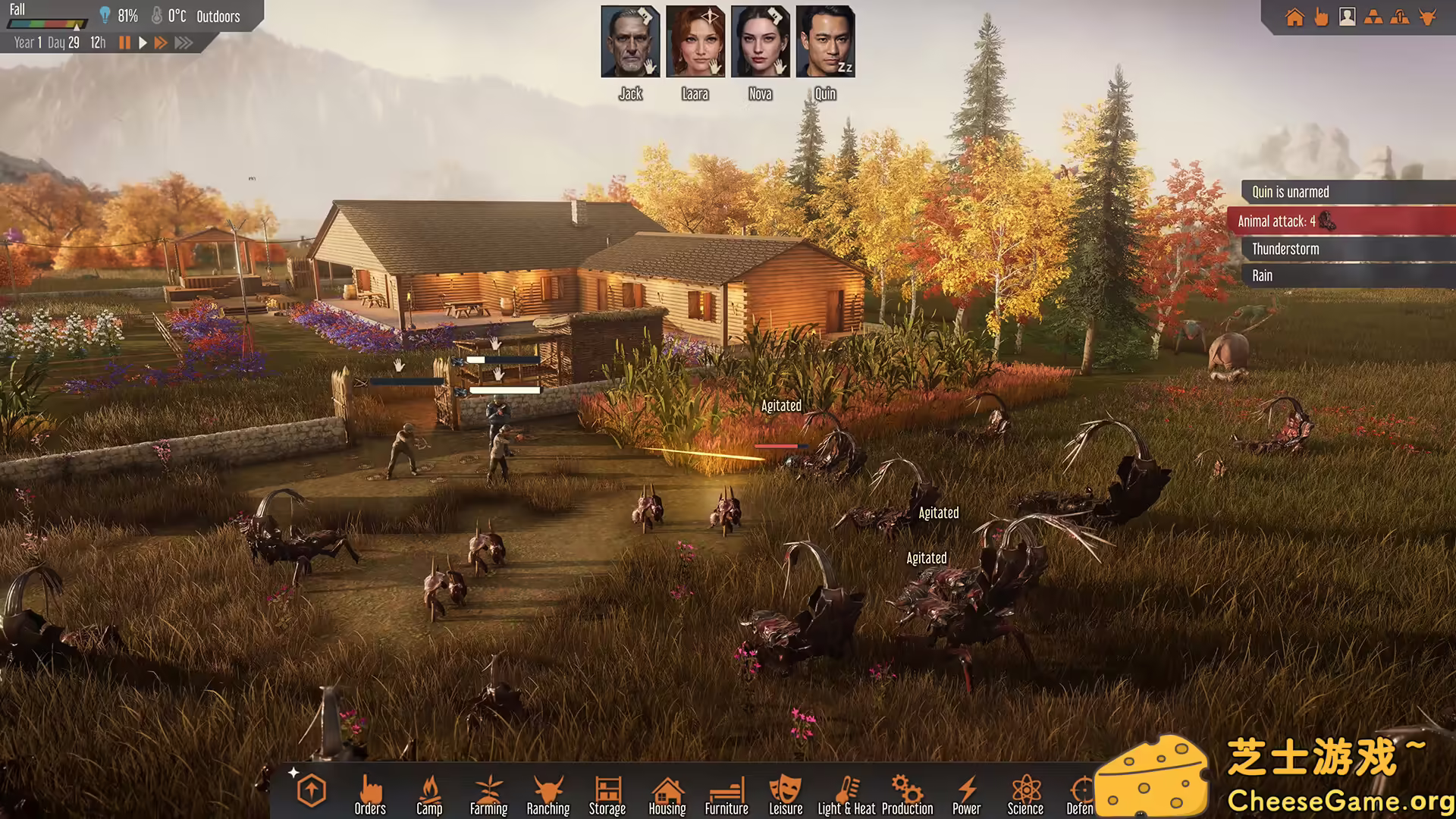The image size is (1456, 819).
Task: Select sleeping colonist Quin's portrait
Action: [825, 42]
